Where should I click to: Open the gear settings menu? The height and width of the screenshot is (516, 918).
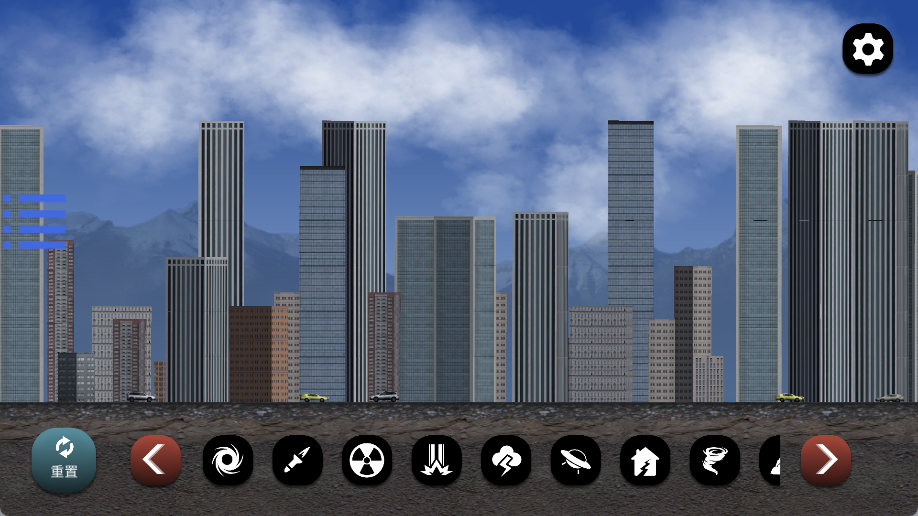[867, 49]
